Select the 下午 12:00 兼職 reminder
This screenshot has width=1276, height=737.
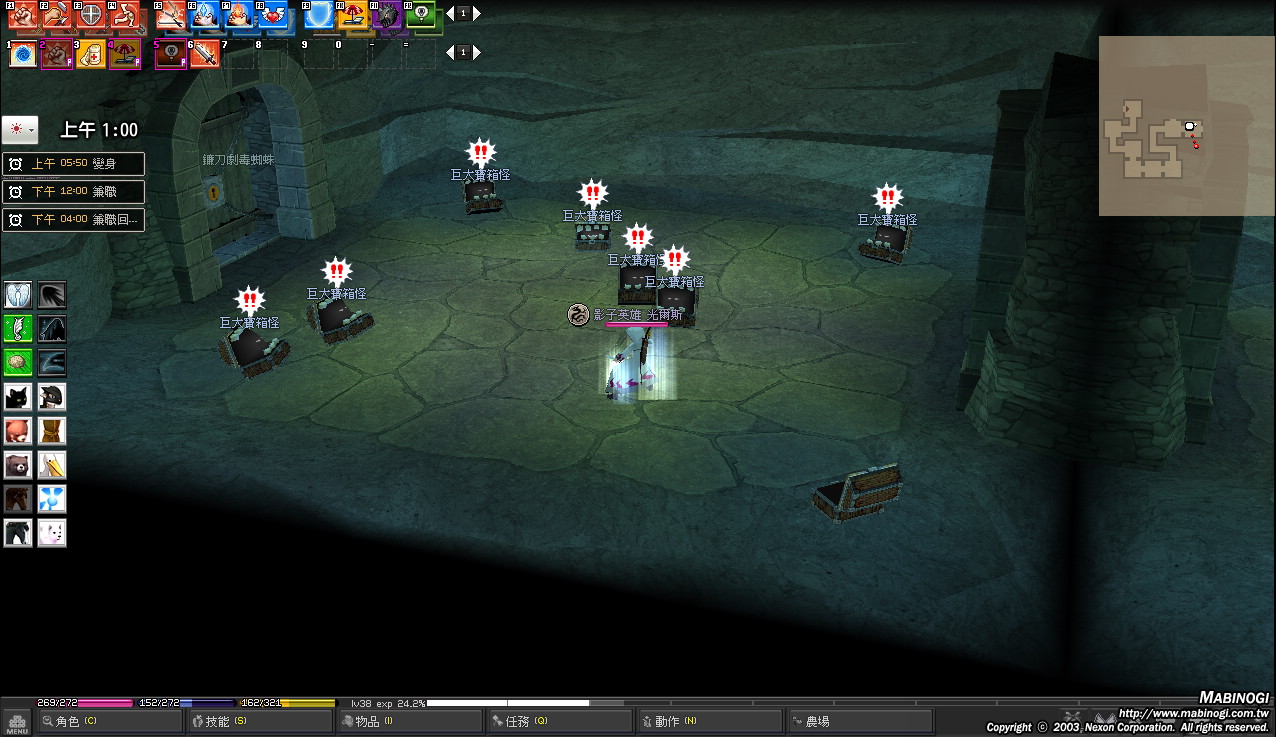click(73, 192)
